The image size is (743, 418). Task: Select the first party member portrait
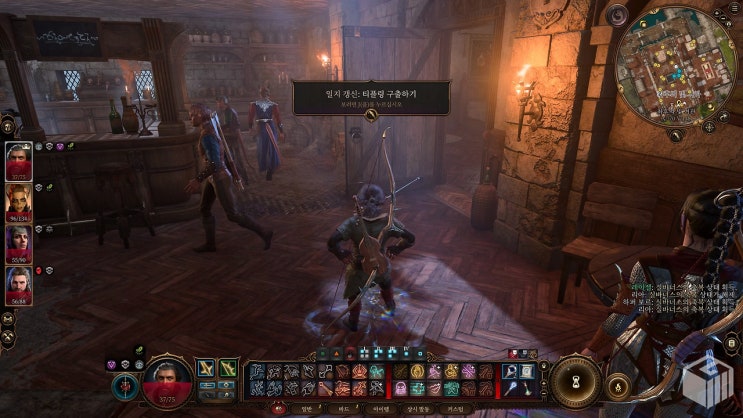[x=19, y=159]
